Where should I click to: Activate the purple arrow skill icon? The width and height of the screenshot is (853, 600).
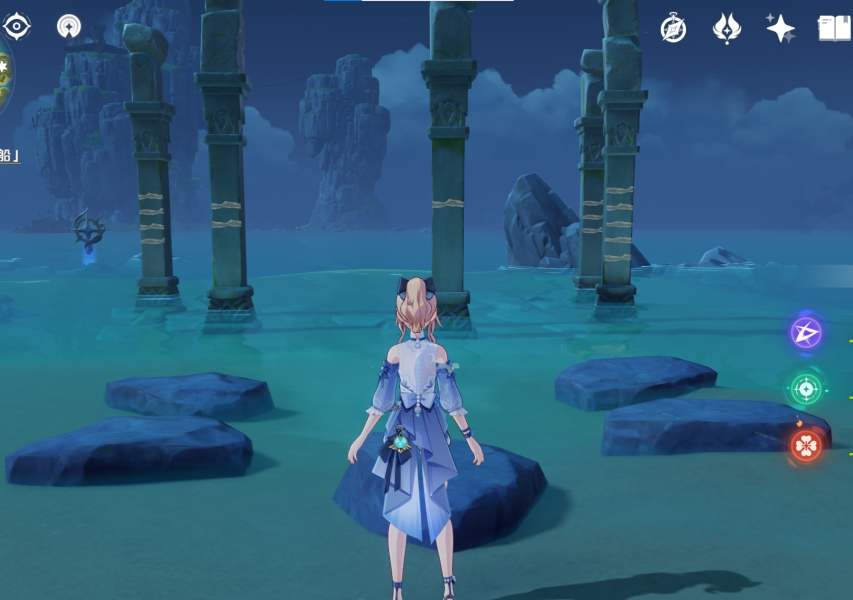[x=806, y=333]
